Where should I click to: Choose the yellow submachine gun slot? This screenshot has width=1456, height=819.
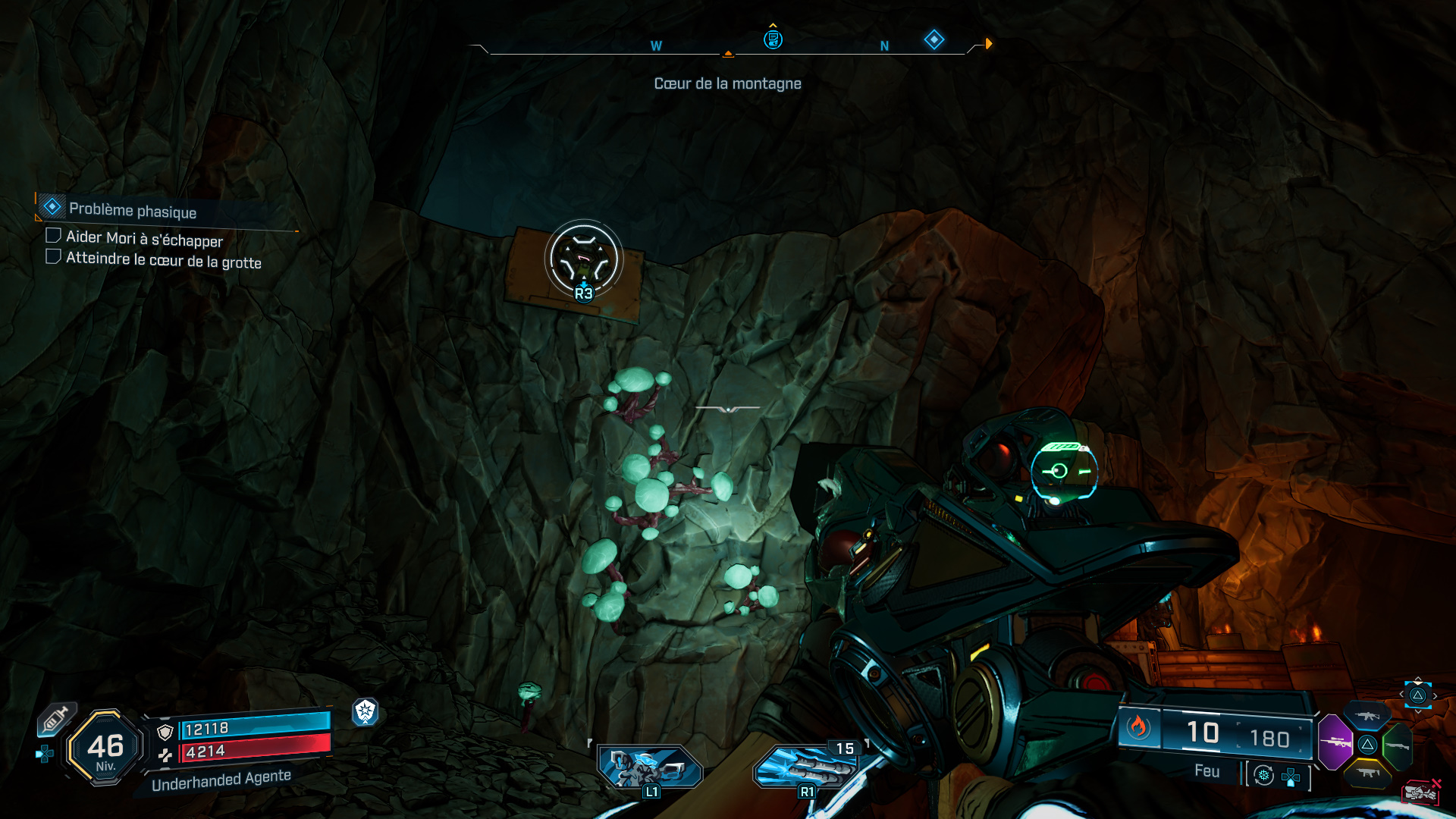[x=1368, y=772]
